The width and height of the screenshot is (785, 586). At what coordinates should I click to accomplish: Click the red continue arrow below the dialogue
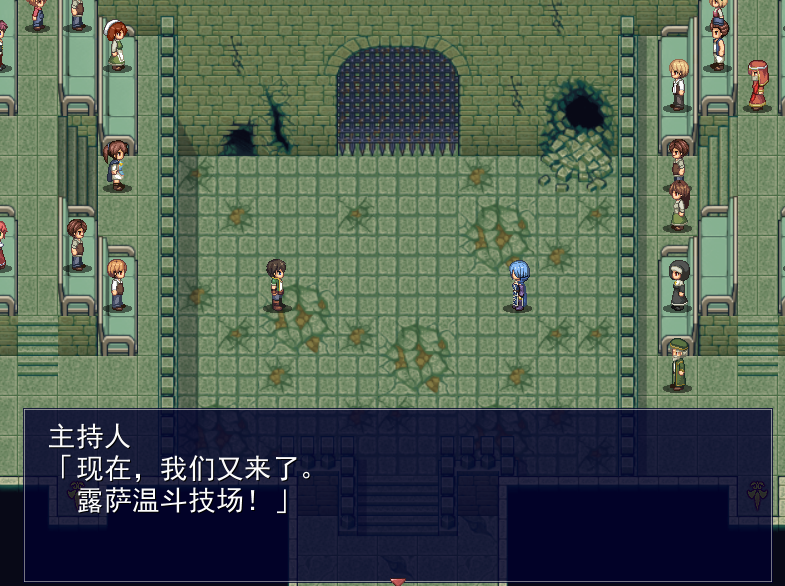(x=398, y=581)
